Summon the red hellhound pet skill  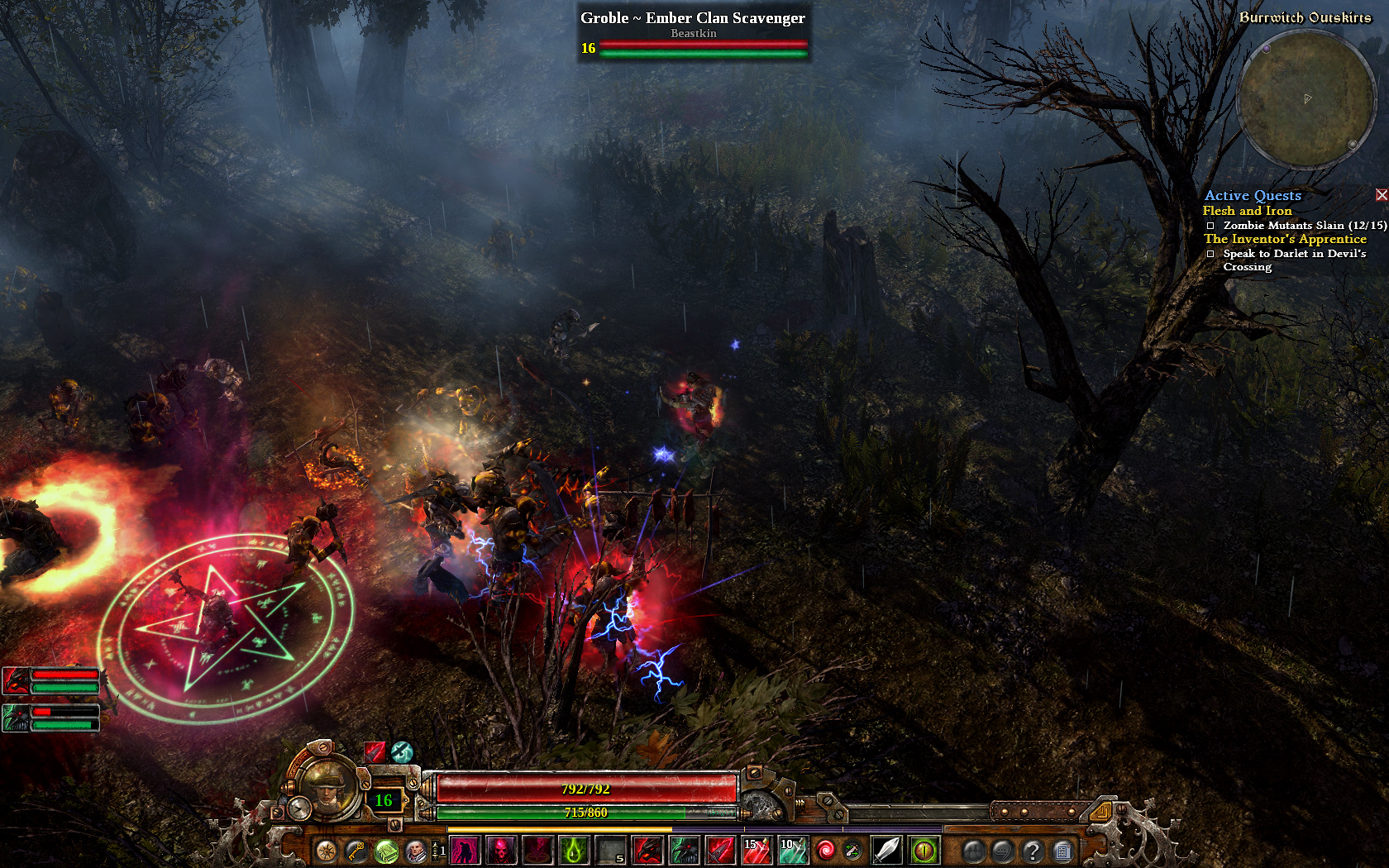pos(647,850)
